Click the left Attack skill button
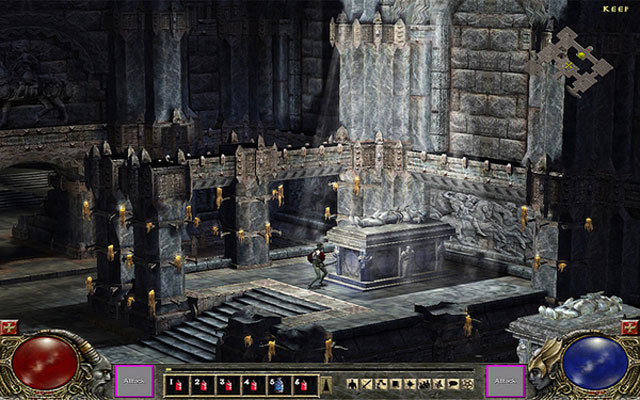Viewport: 640px width, 400px height. [x=135, y=381]
